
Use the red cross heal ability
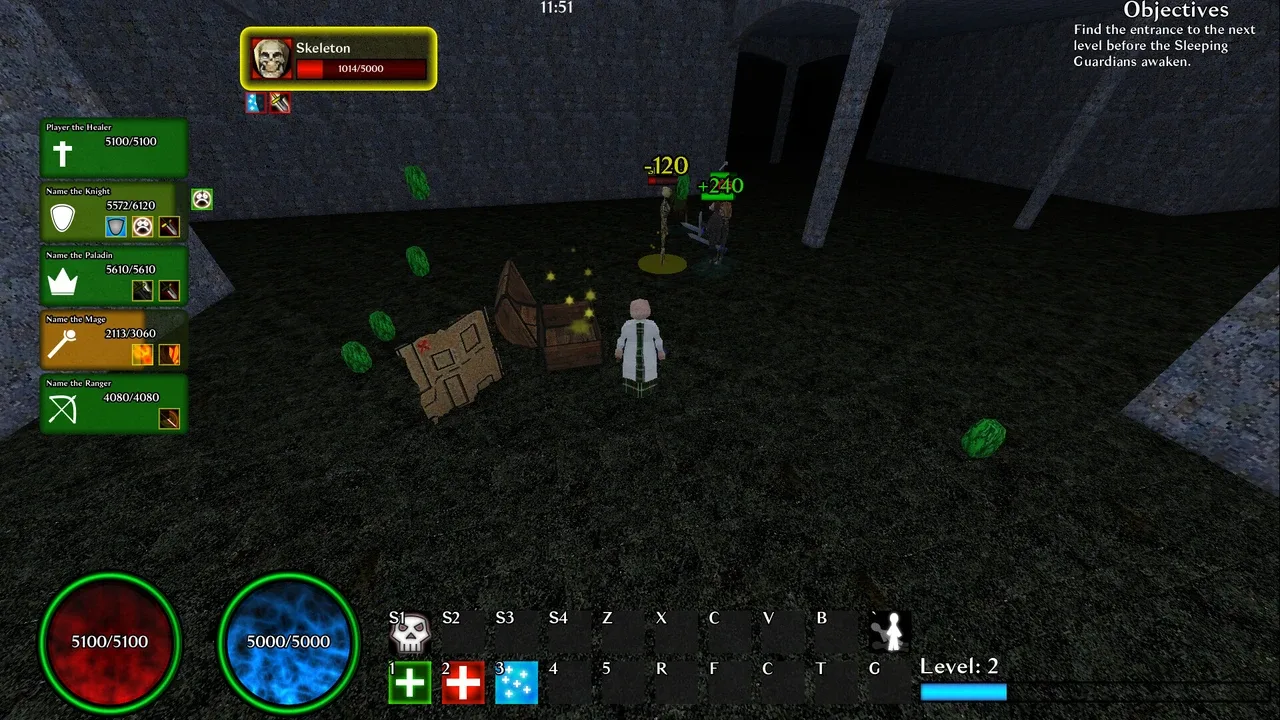click(463, 683)
